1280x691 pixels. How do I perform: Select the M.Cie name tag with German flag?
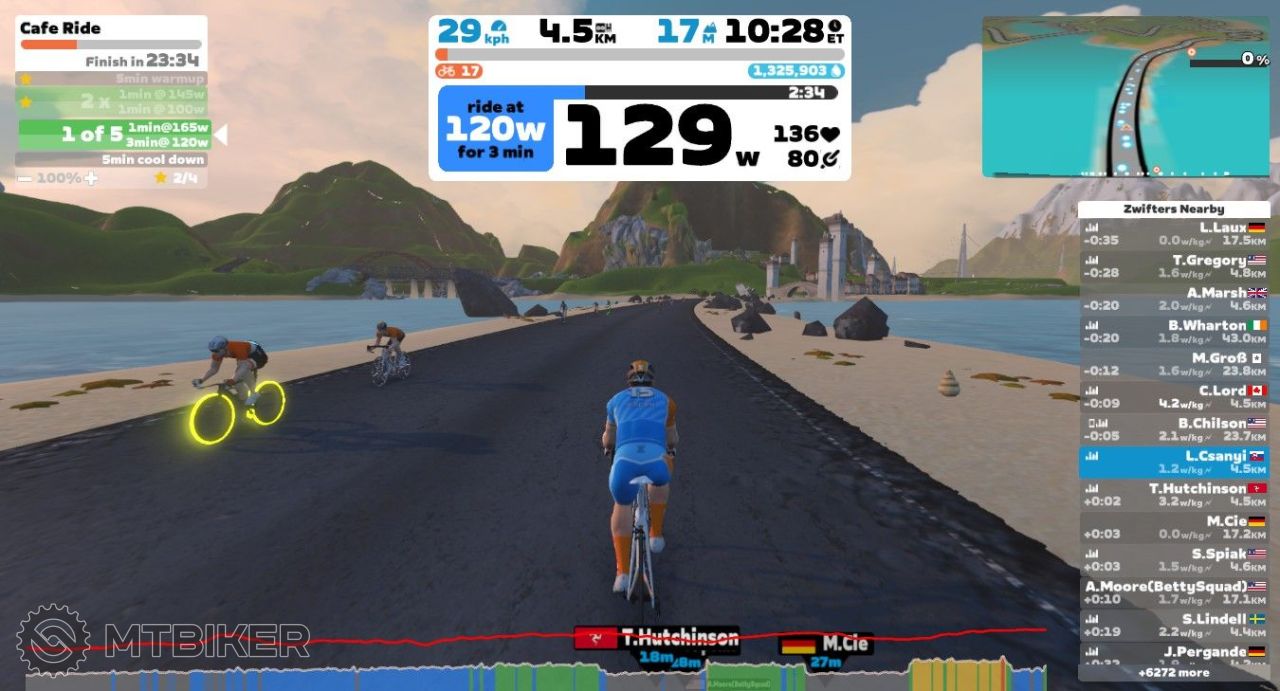click(825, 644)
